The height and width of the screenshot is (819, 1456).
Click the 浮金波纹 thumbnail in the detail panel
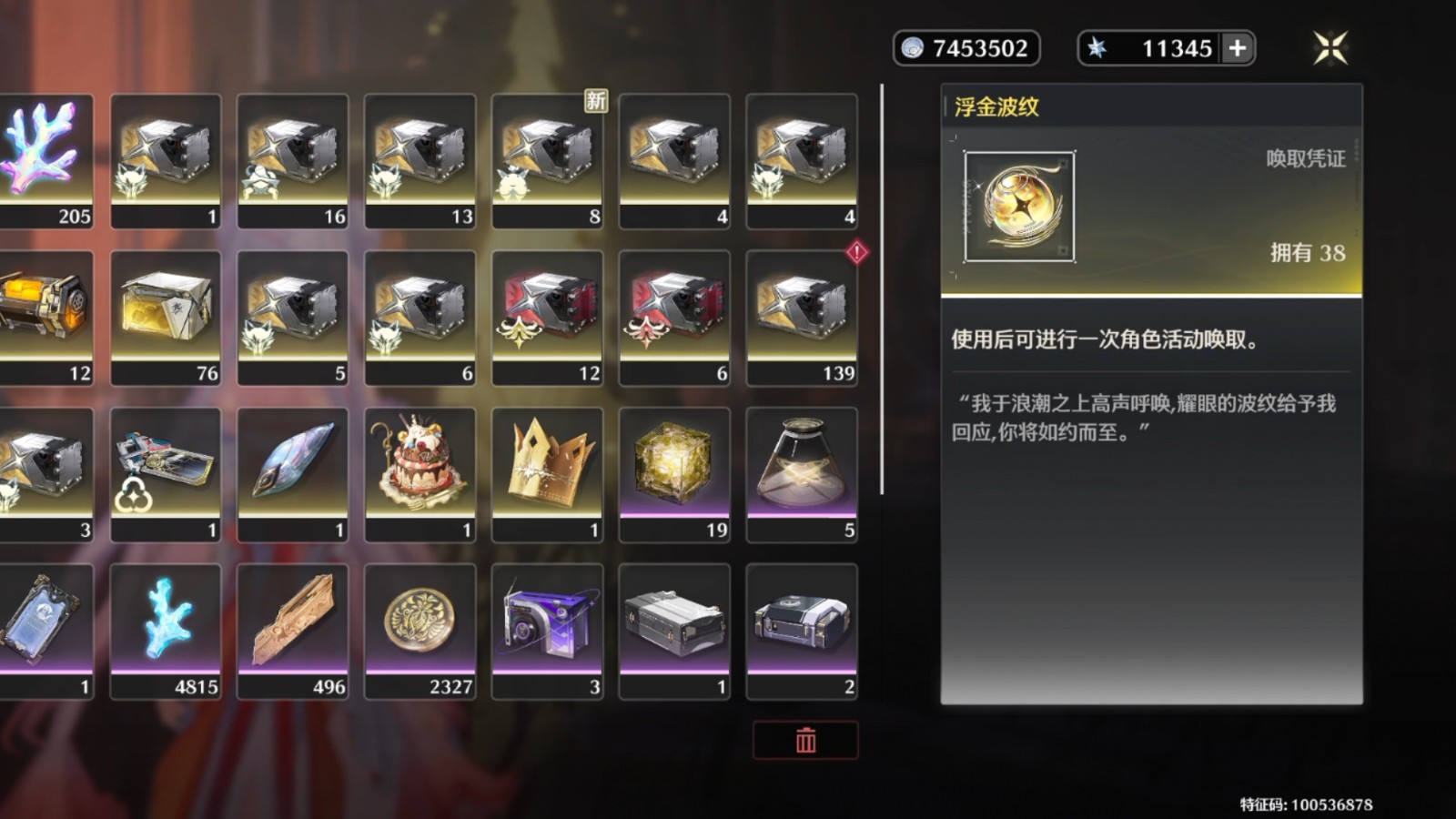click(1018, 207)
